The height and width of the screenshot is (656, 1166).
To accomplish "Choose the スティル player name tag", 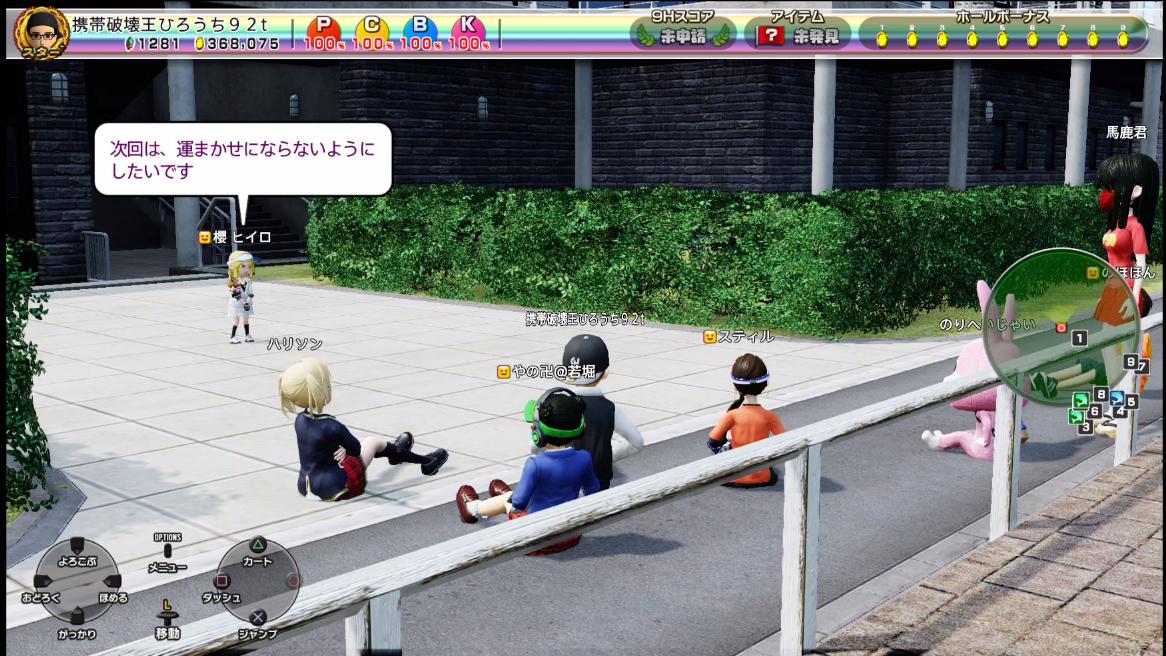I will 740,337.
